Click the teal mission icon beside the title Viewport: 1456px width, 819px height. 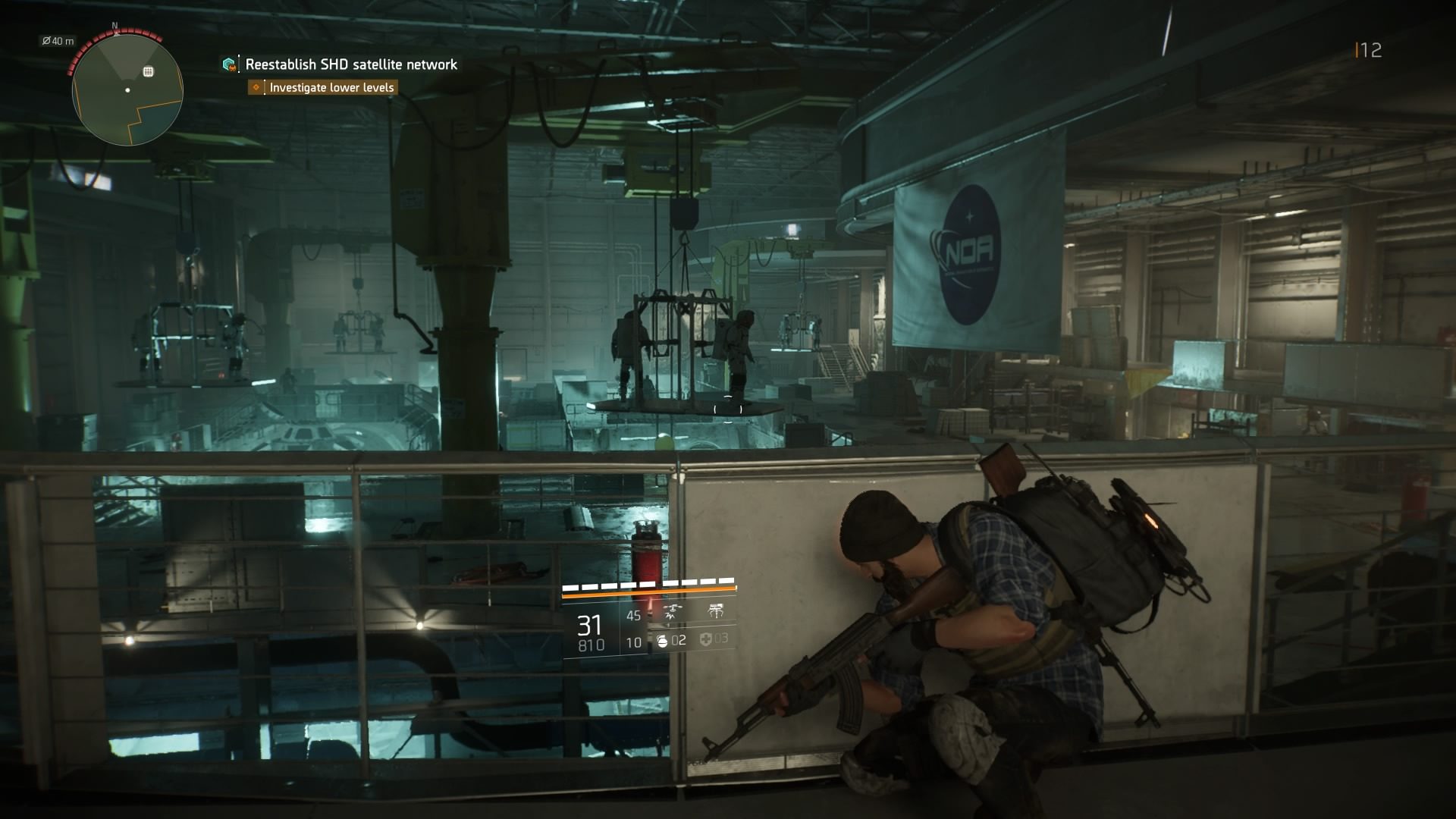tap(229, 64)
